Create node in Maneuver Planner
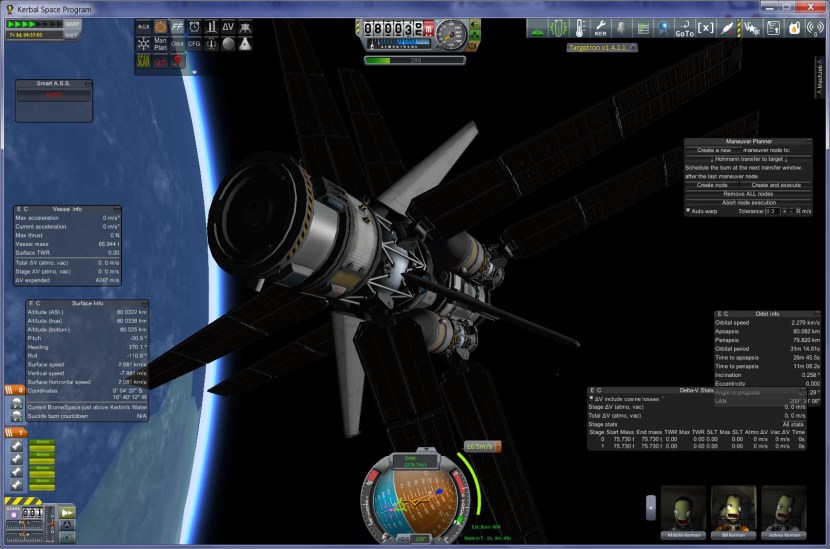 [712, 185]
